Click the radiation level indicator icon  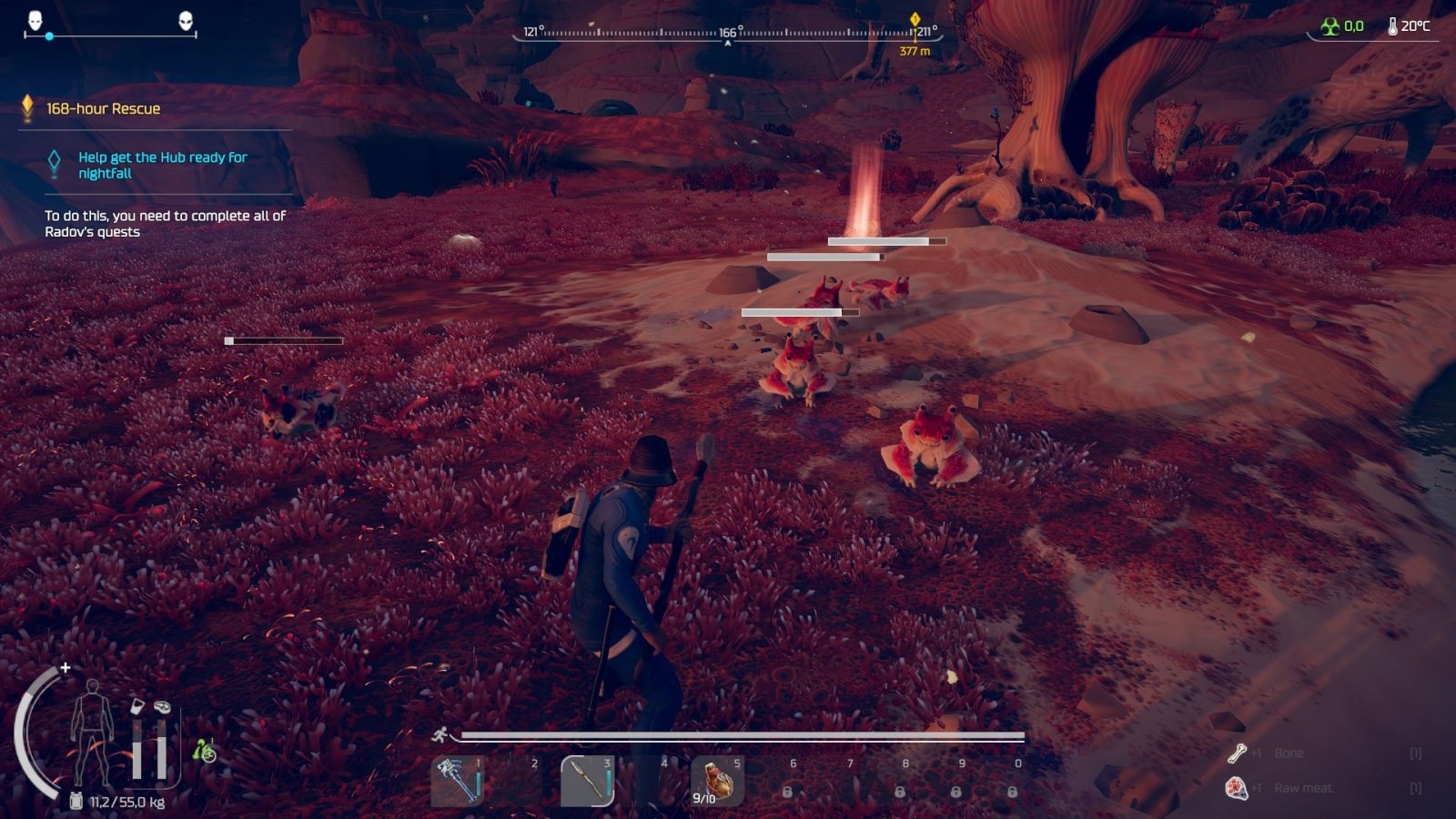pos(1330,26)
